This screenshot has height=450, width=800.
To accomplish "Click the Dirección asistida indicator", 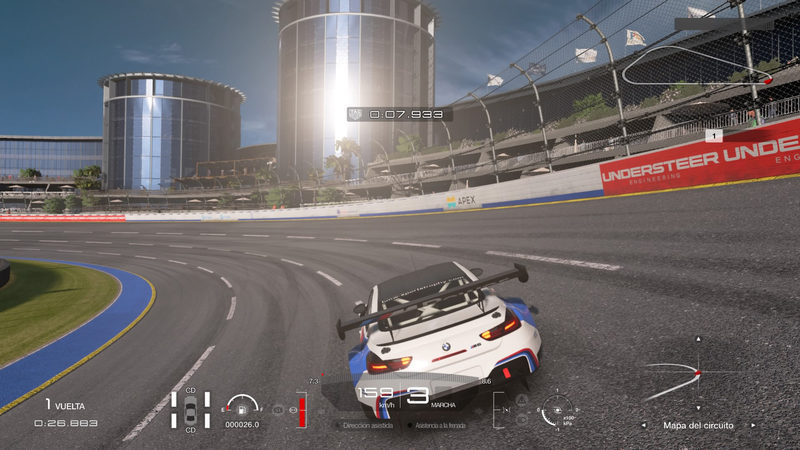I will (366, 425).
